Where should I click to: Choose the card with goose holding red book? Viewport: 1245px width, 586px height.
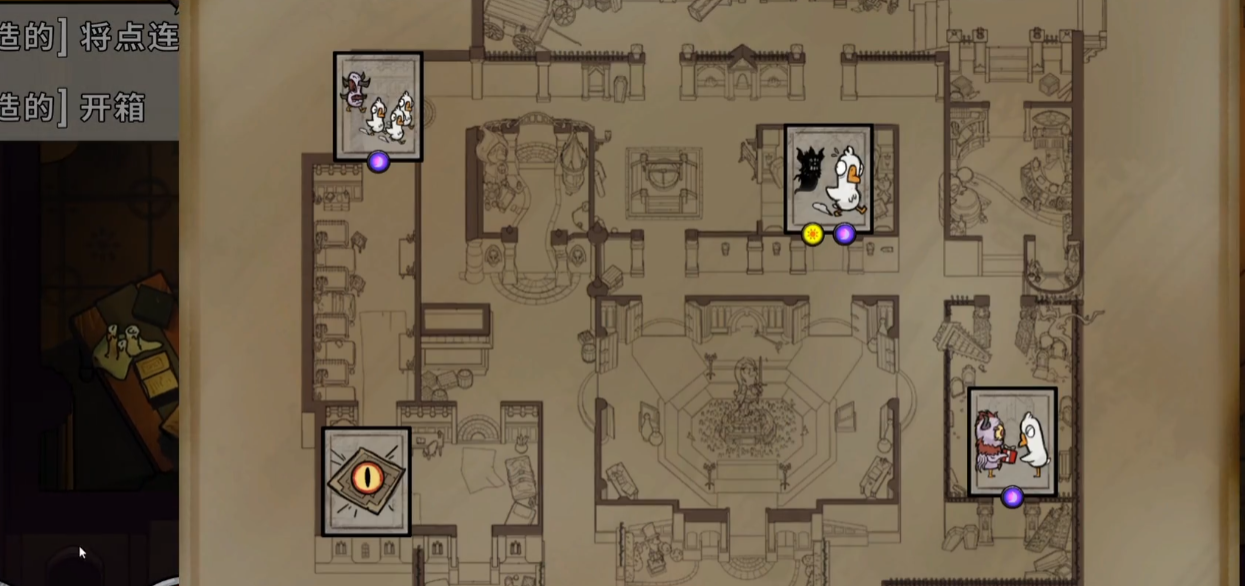click(1012, 440)
